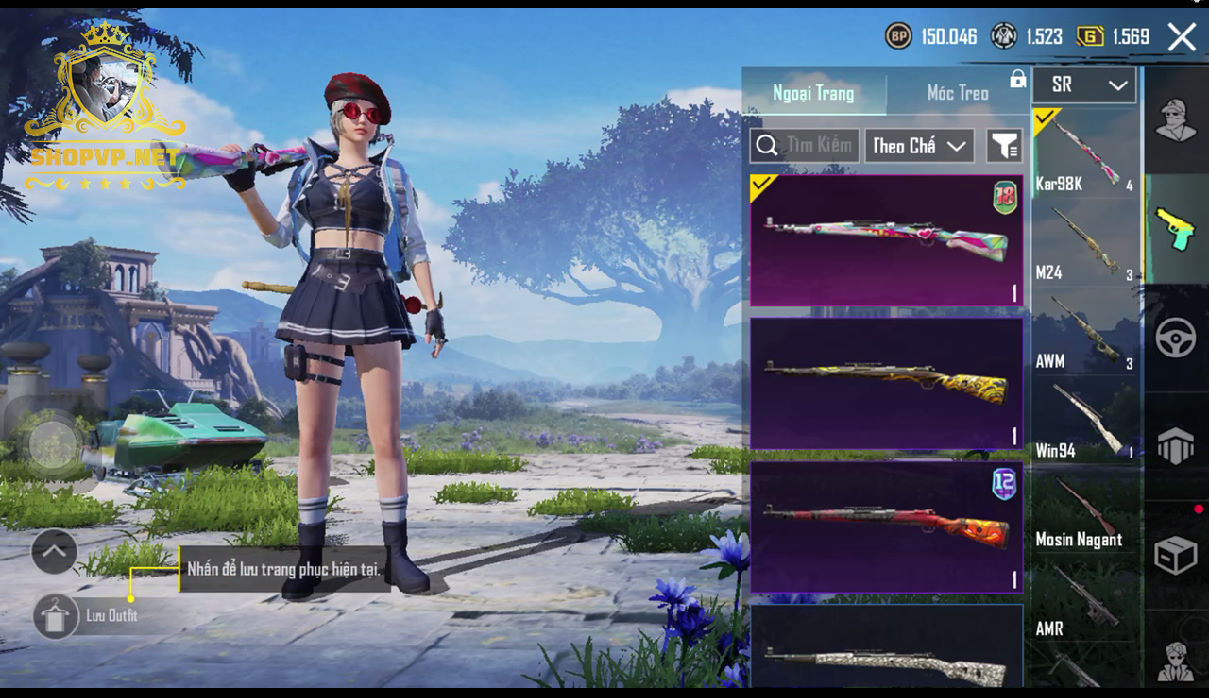Close the inventory with the X button
1209x698 pixels.
(1182, 37)
